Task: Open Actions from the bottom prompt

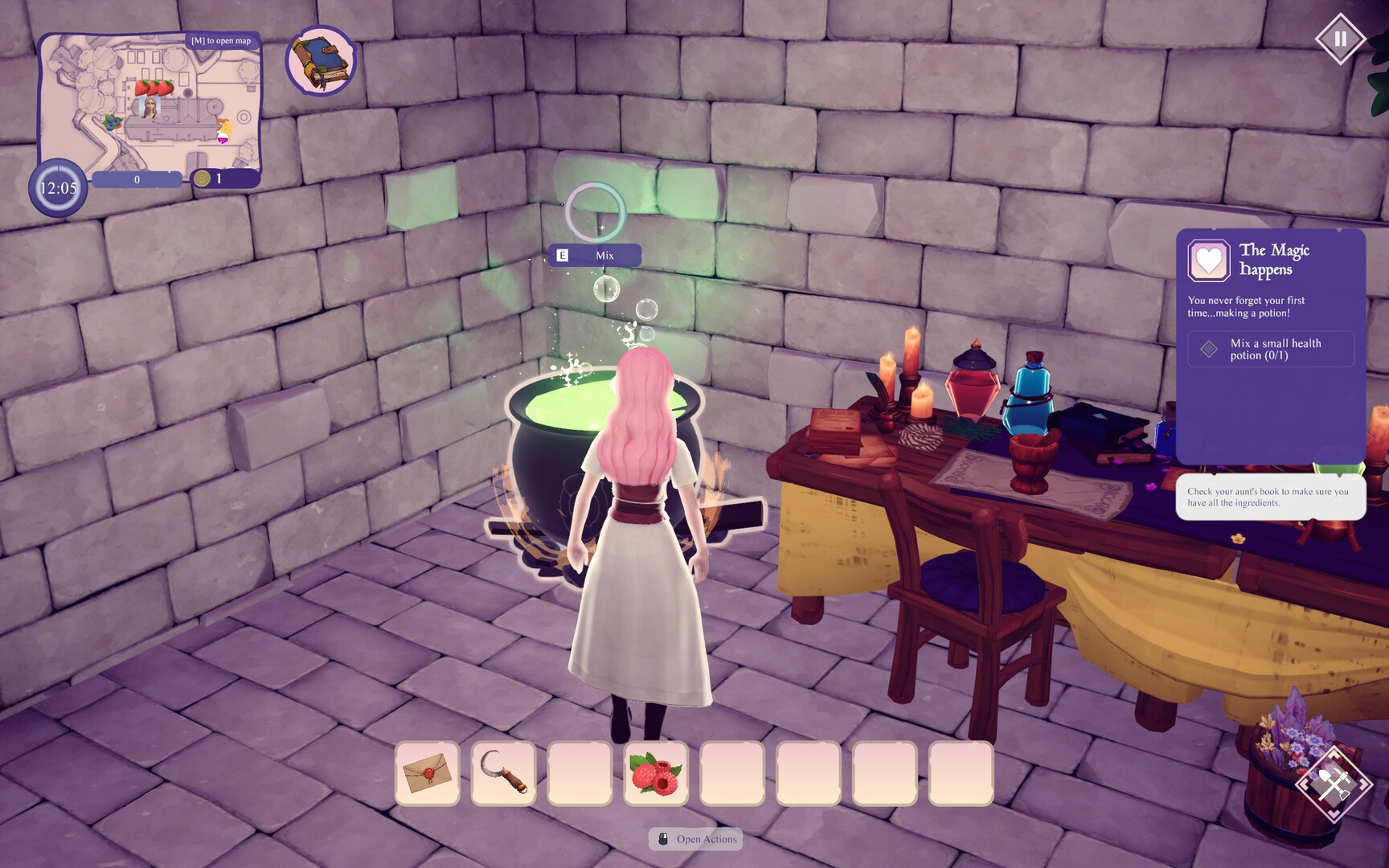Action: point(697,839)
